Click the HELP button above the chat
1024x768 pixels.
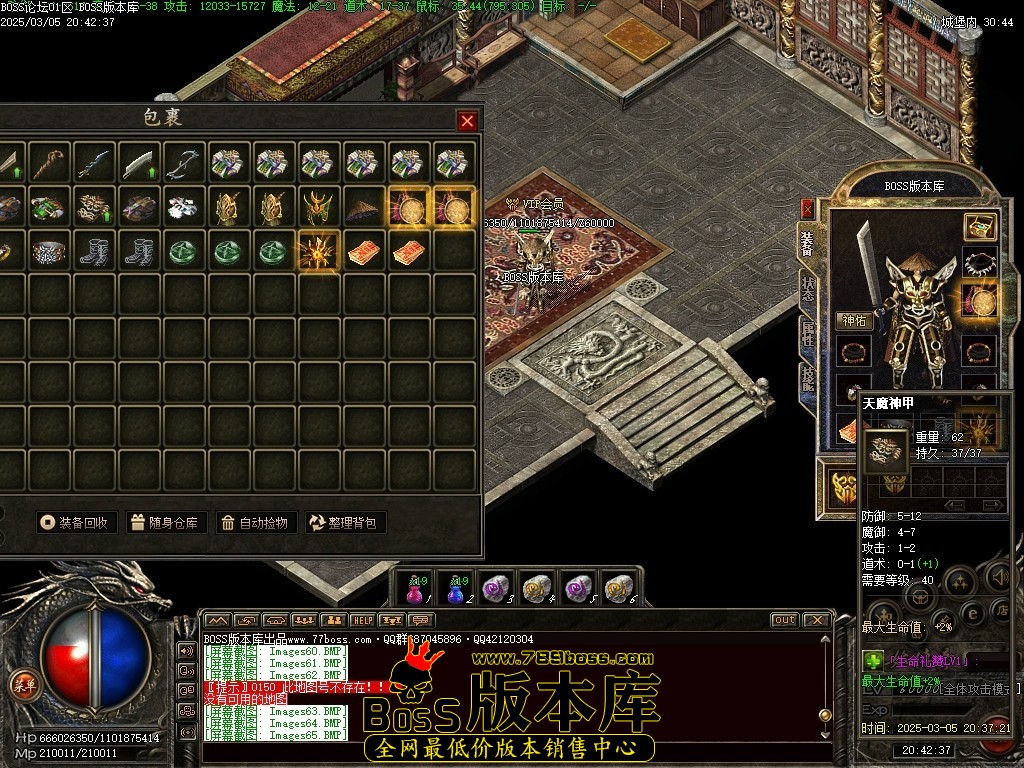coord(362,620)
